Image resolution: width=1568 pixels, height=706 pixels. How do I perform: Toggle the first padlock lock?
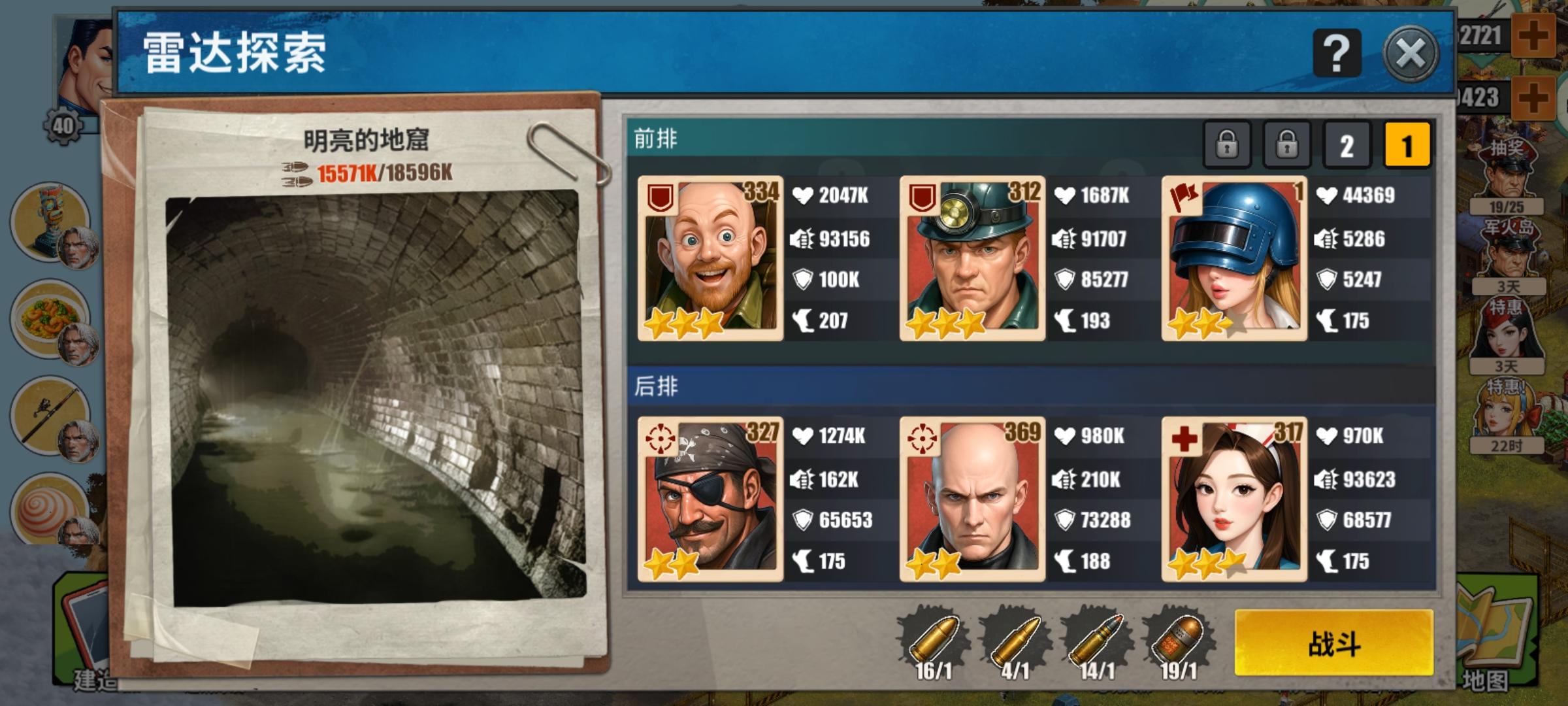[x=1228, y=145]
